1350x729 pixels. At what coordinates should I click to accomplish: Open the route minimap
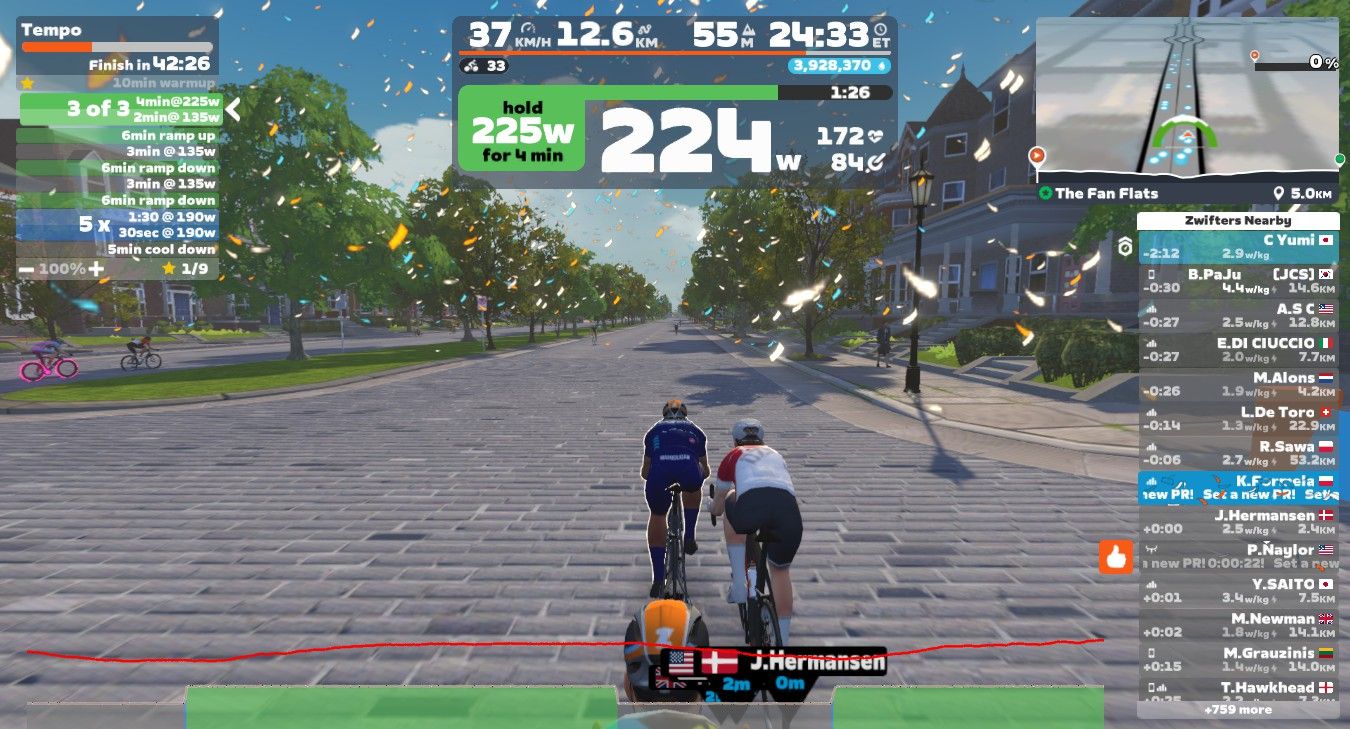coord(1187,100)
